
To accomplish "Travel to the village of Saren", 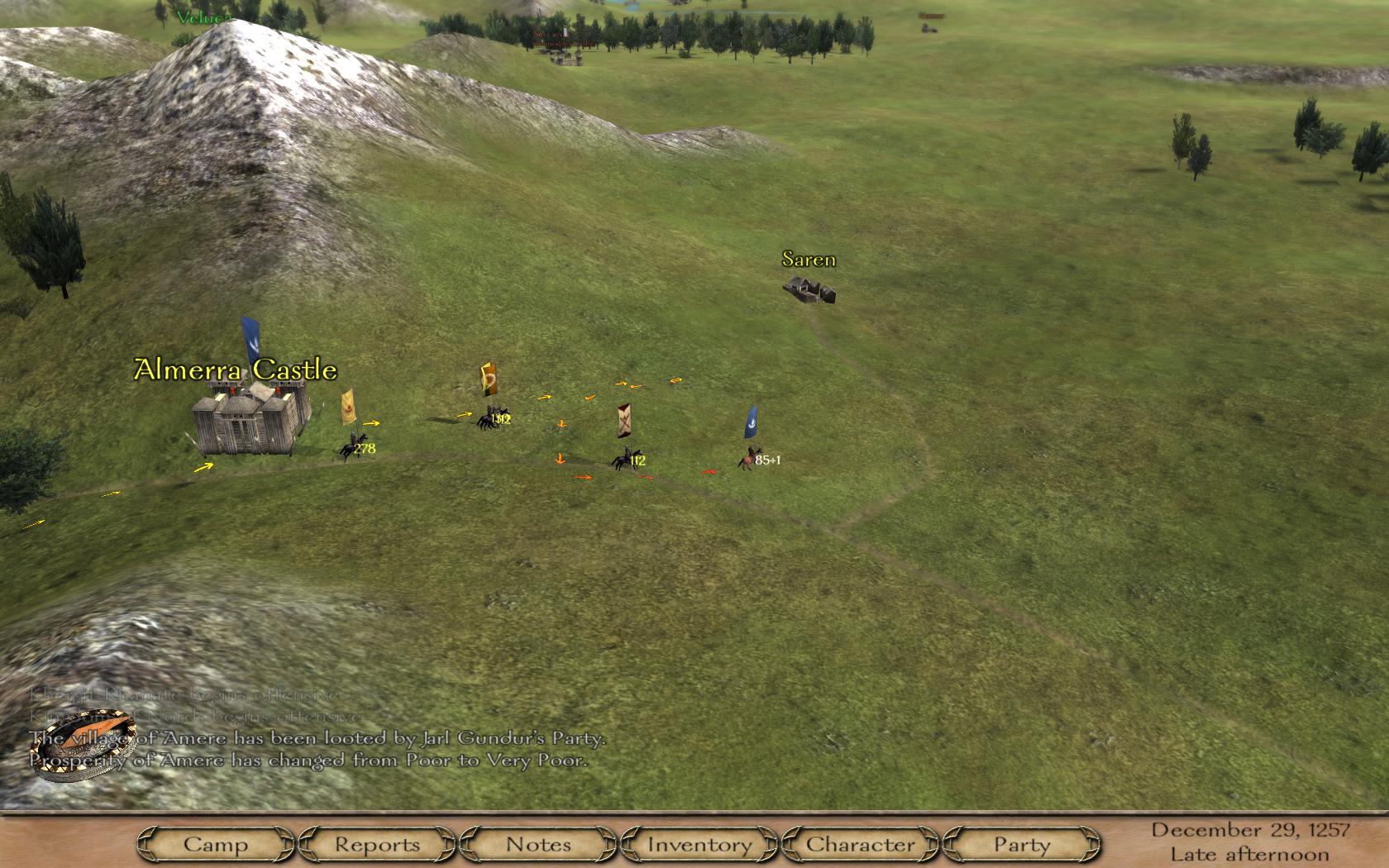I will point(809,289).
